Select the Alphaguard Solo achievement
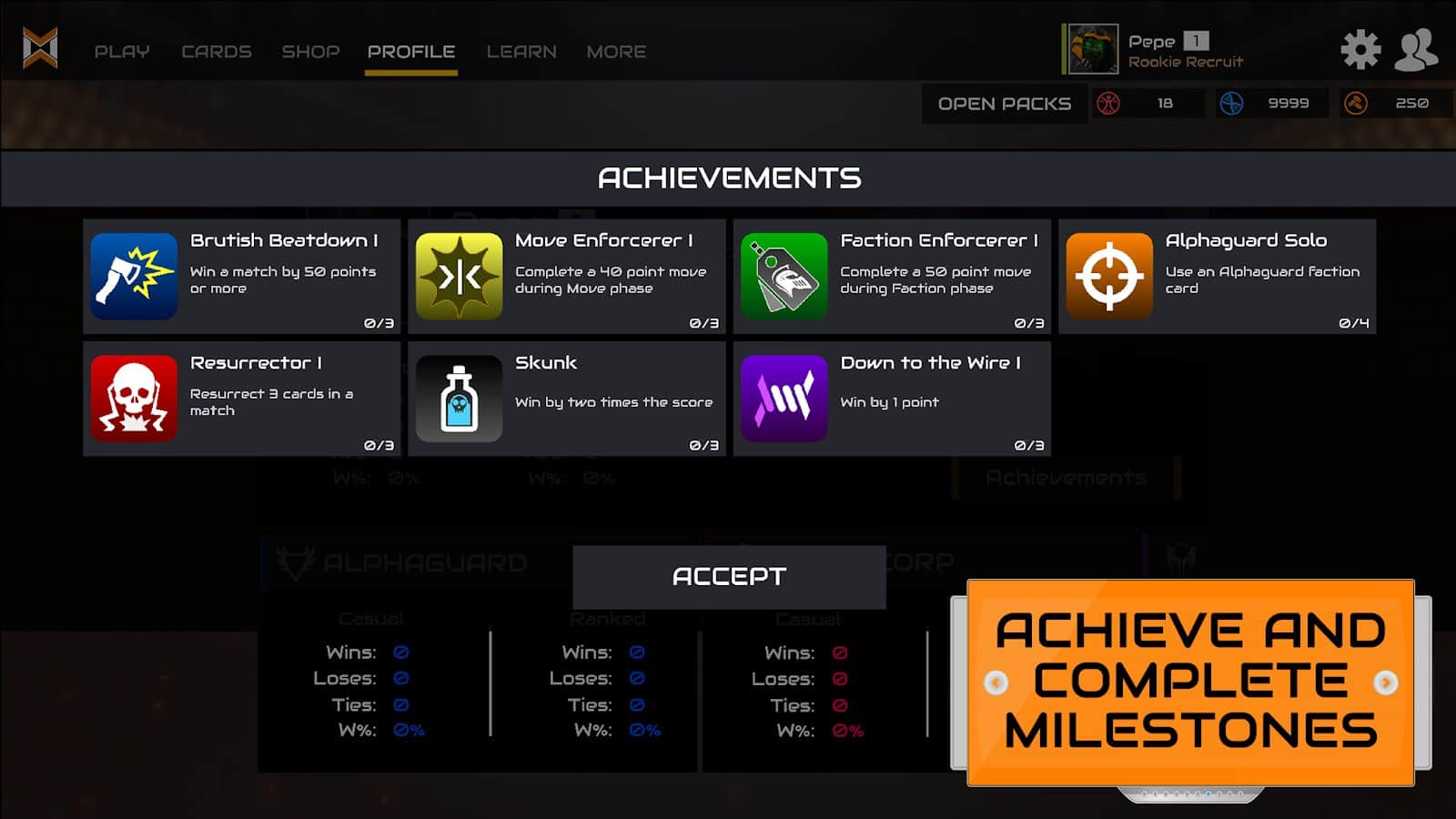 pos(1217,277)
